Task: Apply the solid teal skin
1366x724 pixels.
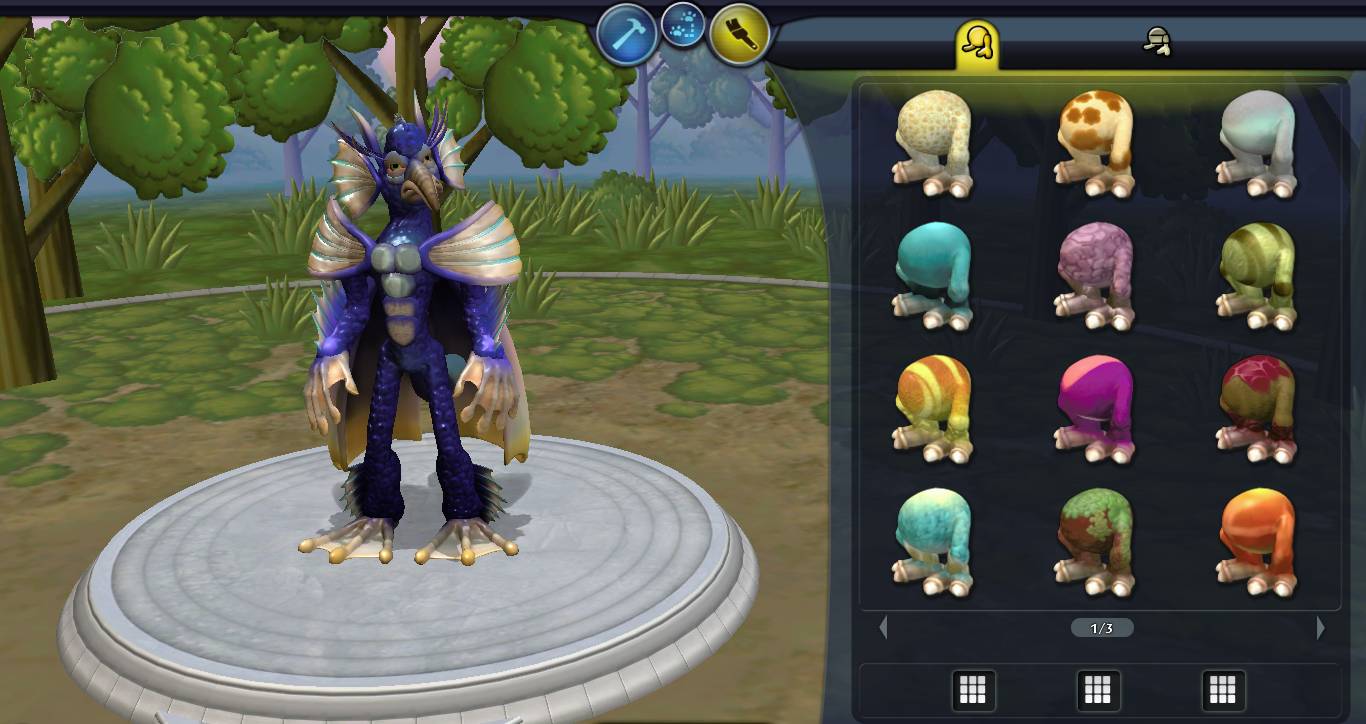Action: [934, 276]
